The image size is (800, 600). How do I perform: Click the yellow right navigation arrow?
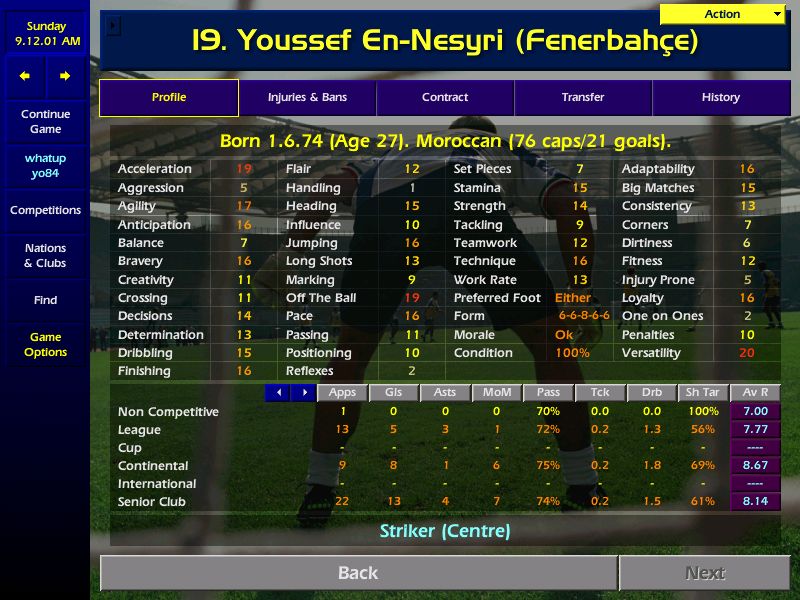pos(65,76)
